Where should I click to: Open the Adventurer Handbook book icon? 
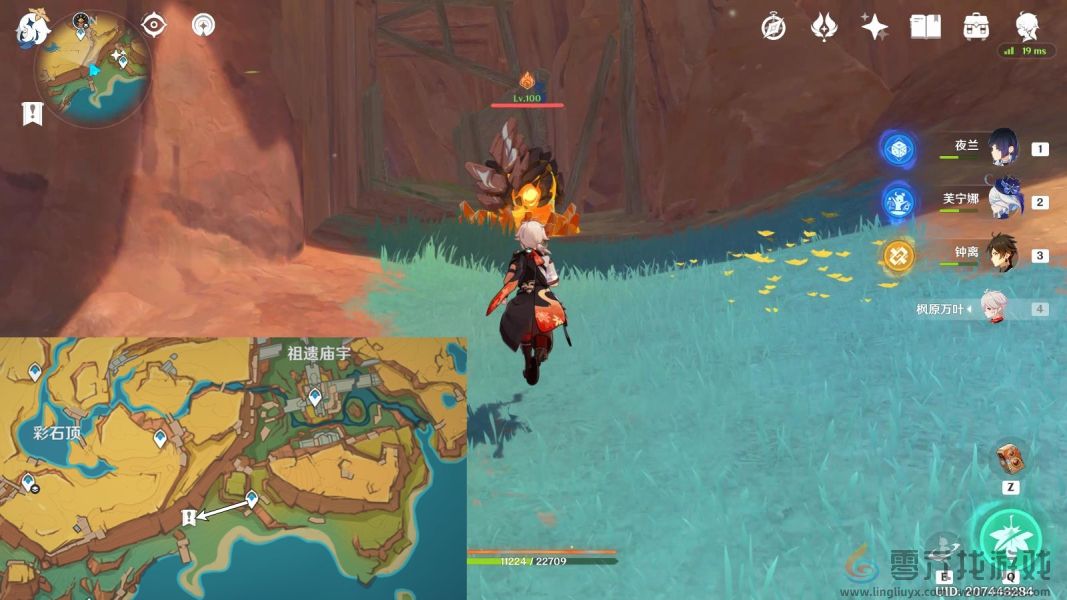click(925, 27)
